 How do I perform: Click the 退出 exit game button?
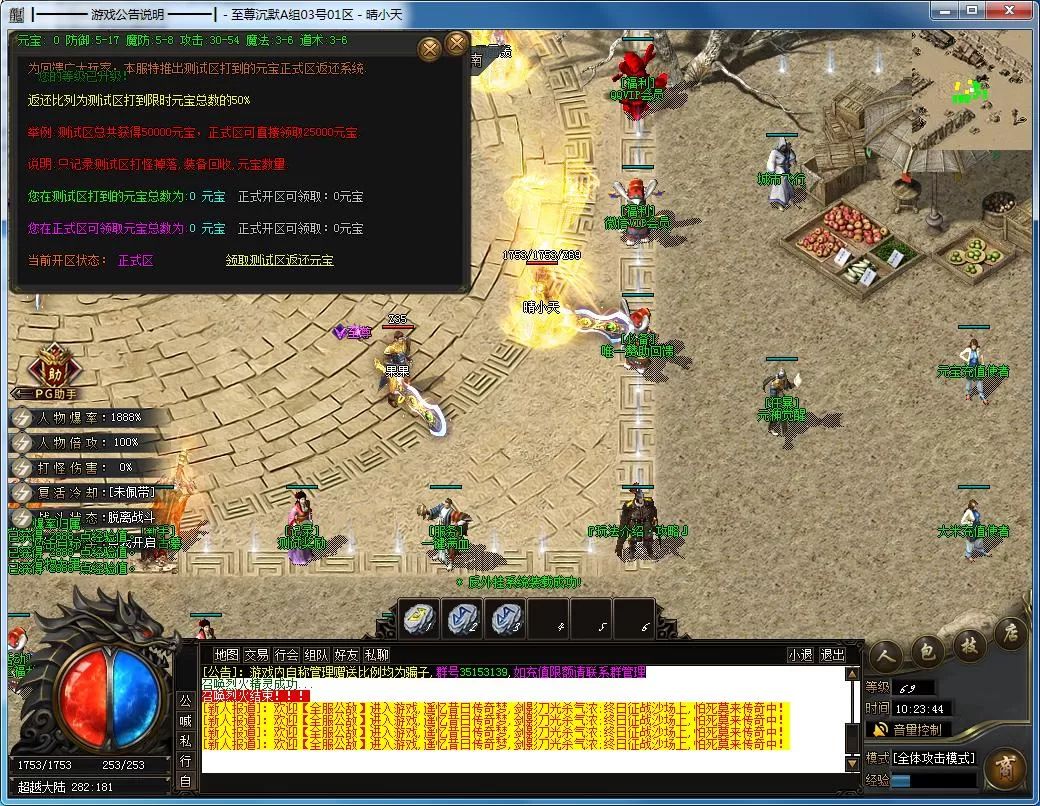(x=832, y=655)
